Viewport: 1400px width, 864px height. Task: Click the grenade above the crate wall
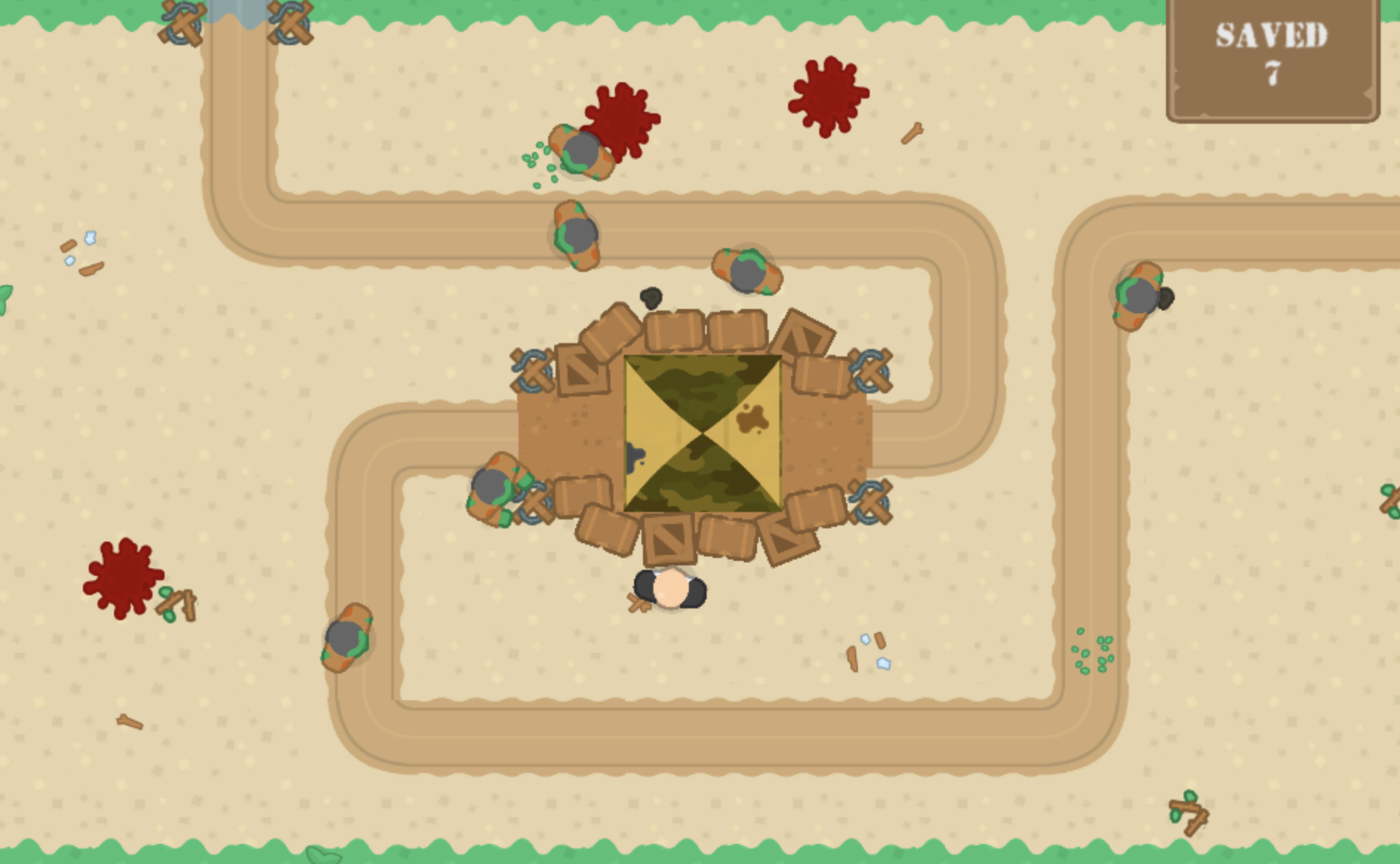click(x=652, y=296)
